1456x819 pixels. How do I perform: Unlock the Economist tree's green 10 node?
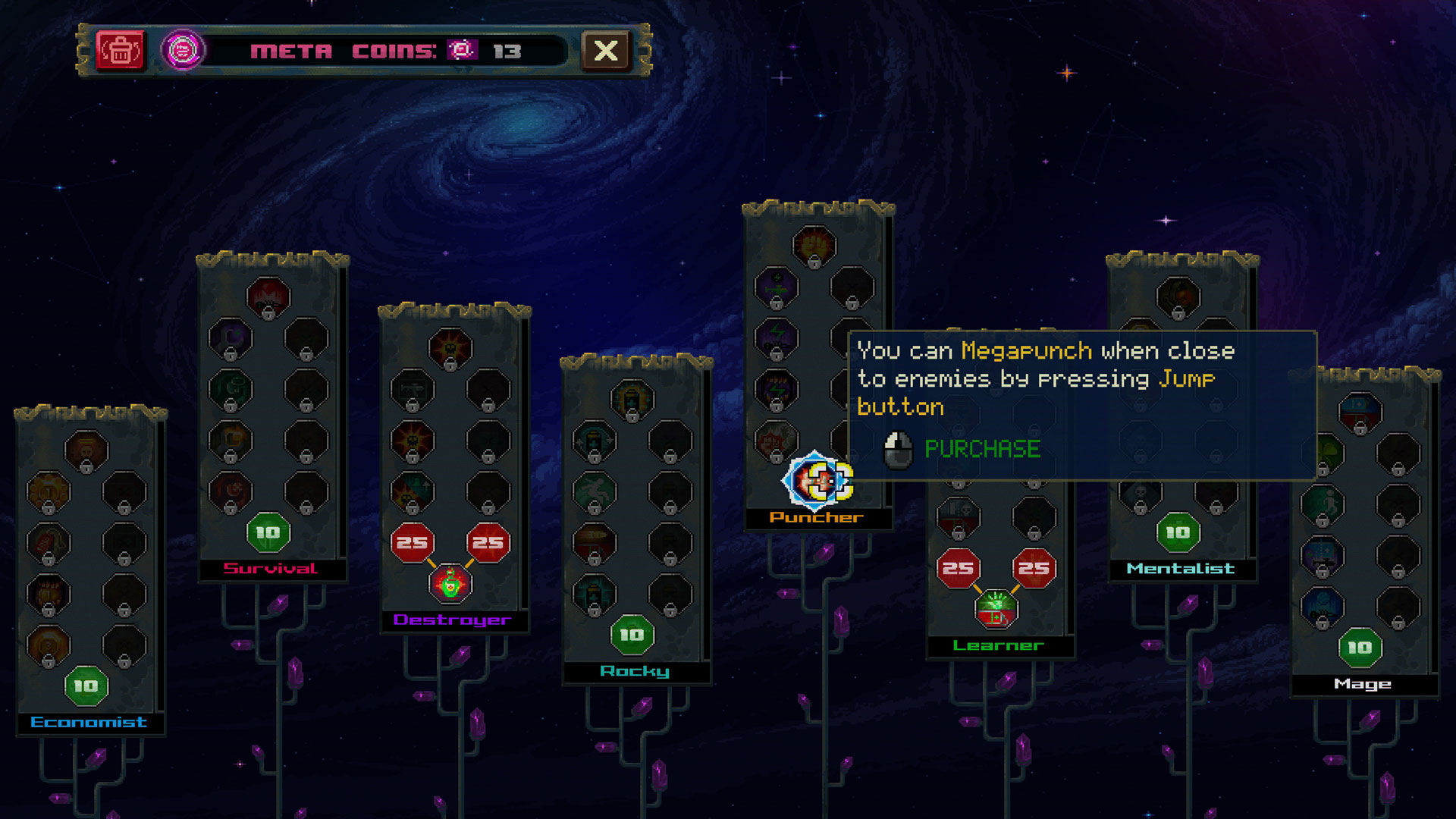[86, 686]
